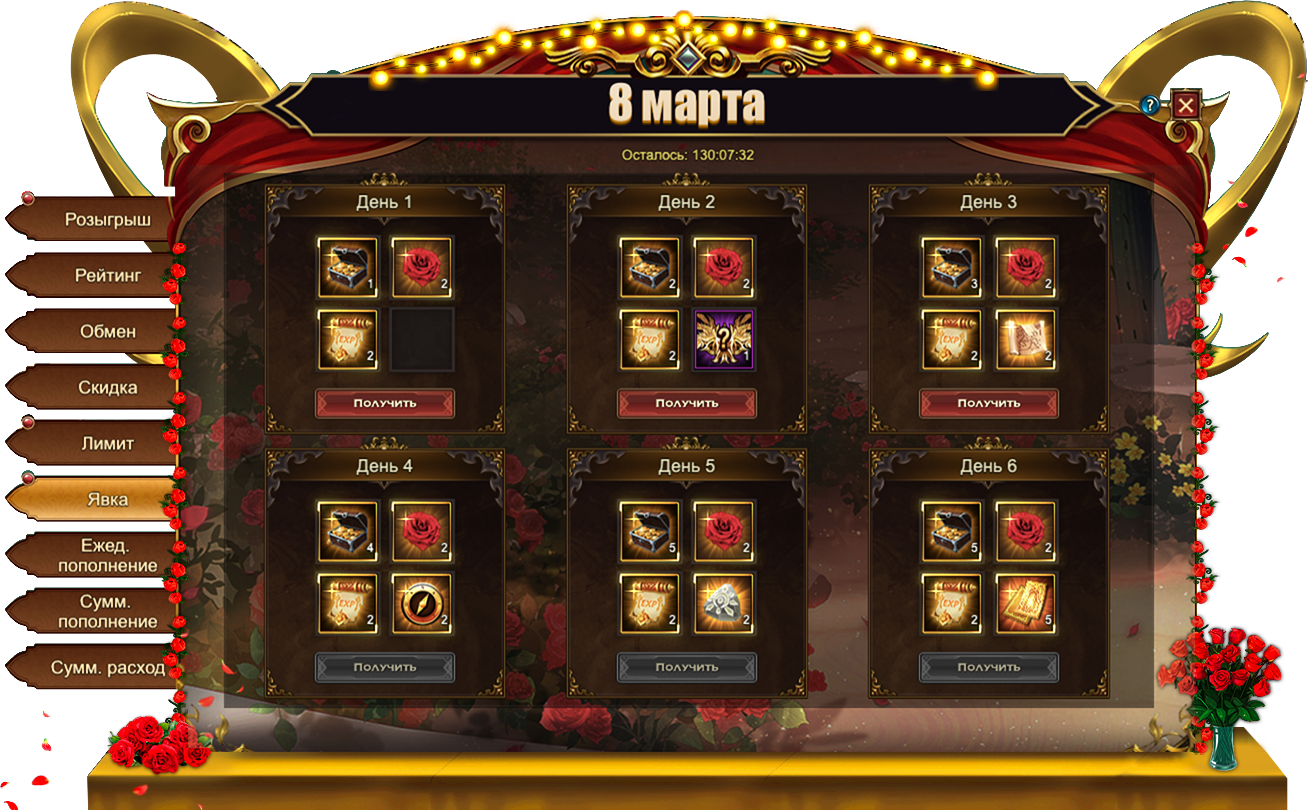Click the greyed Получить button for День 4
Screen dimensions: 1308x810
[x=385, y=667]
